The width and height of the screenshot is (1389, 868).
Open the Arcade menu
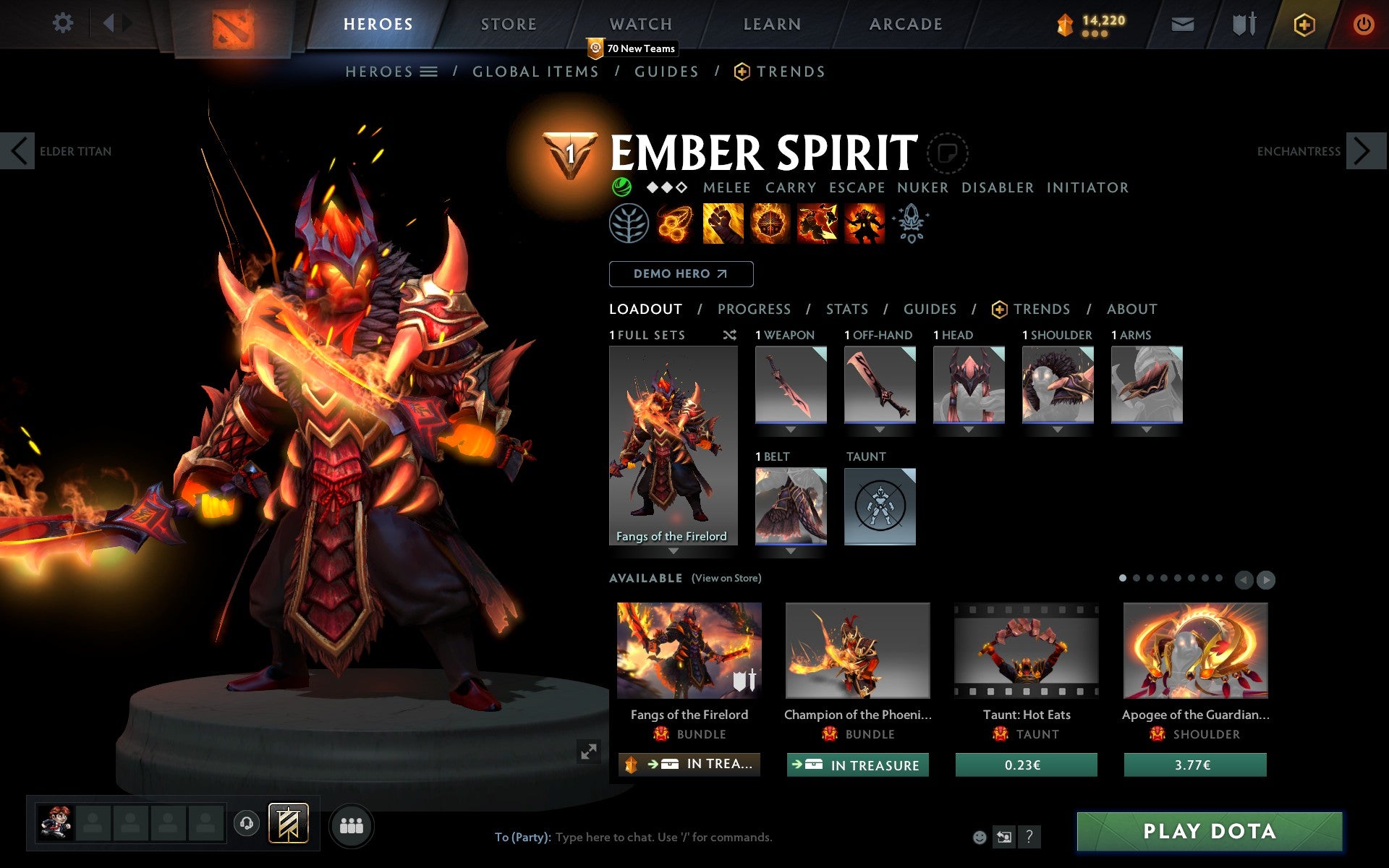(905, 23)
